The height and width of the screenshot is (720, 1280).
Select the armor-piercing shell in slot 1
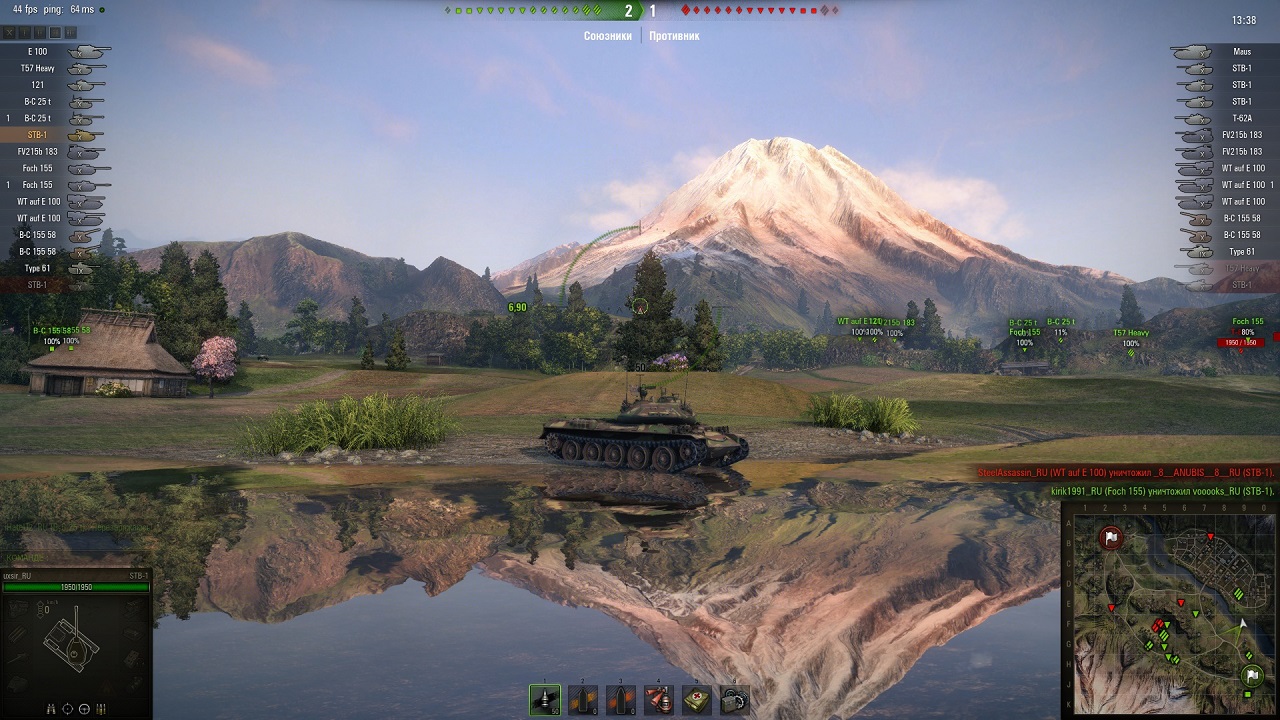tap(545, 699)
